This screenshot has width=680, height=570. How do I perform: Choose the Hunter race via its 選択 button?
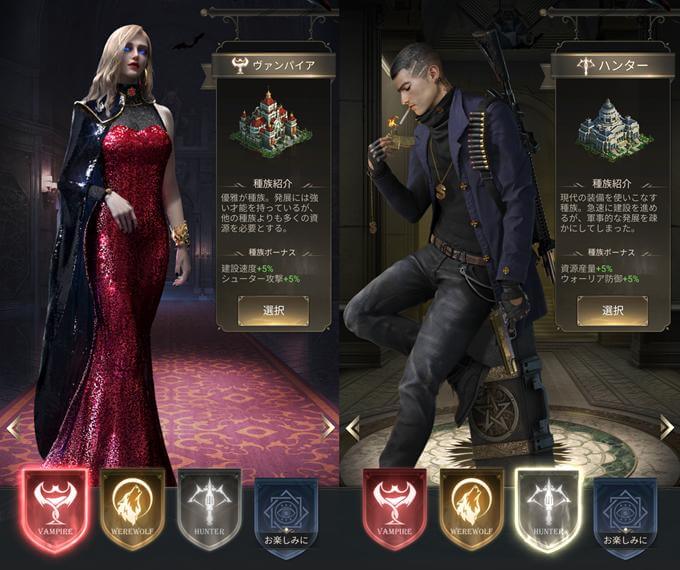(612, 311)
